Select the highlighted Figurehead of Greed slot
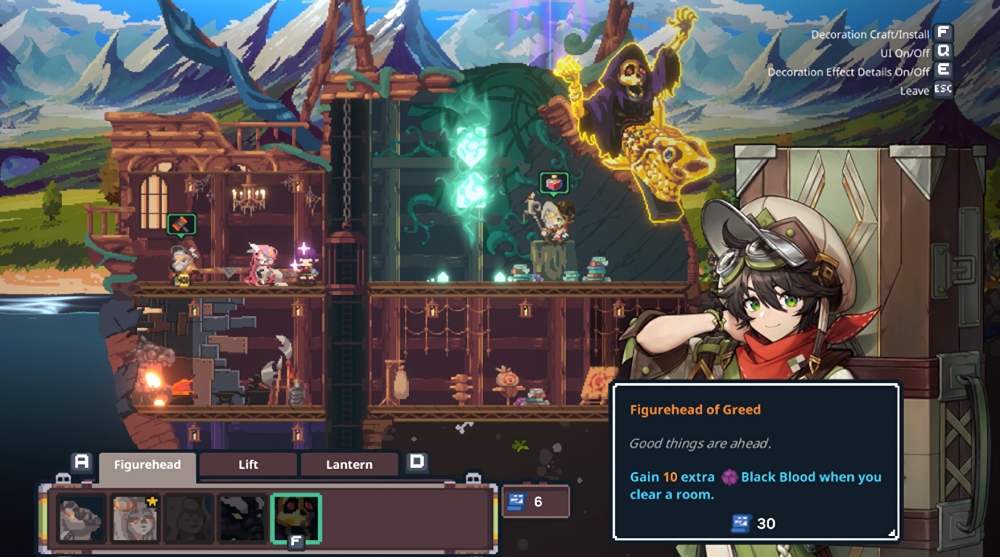This screenshot has height=557, width=1000. tap(297, 518)
